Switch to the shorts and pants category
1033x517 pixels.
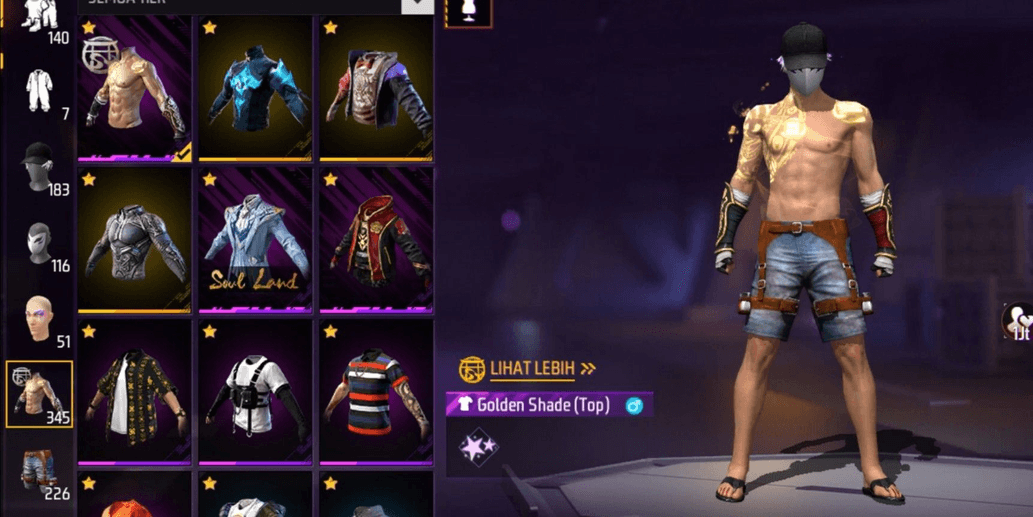(39, 472)
